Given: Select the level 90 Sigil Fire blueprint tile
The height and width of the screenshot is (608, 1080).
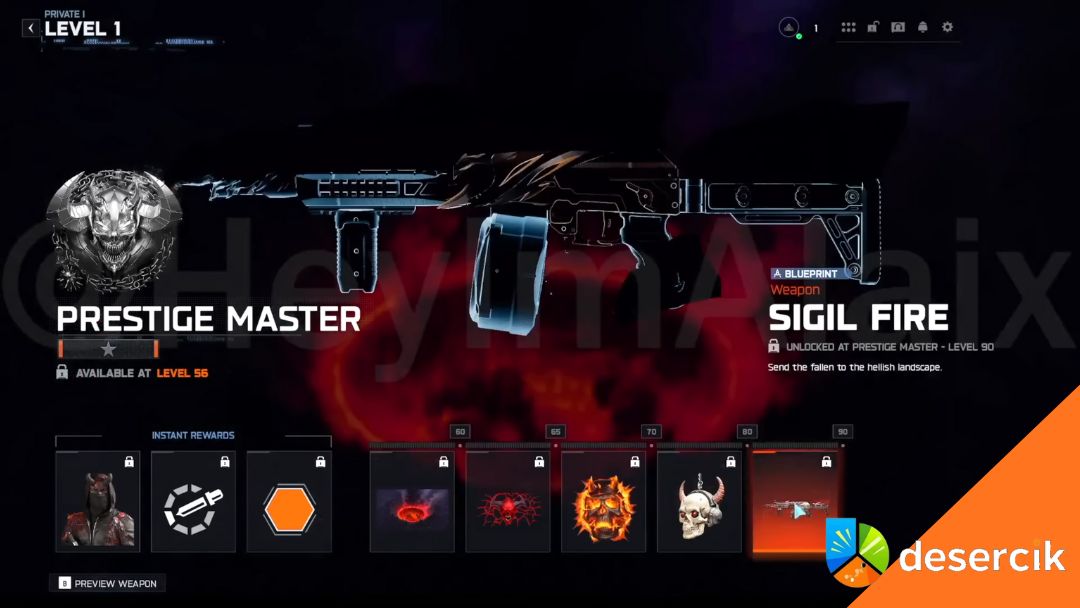Looking at the screenshot, I should [x=793, y=501].
